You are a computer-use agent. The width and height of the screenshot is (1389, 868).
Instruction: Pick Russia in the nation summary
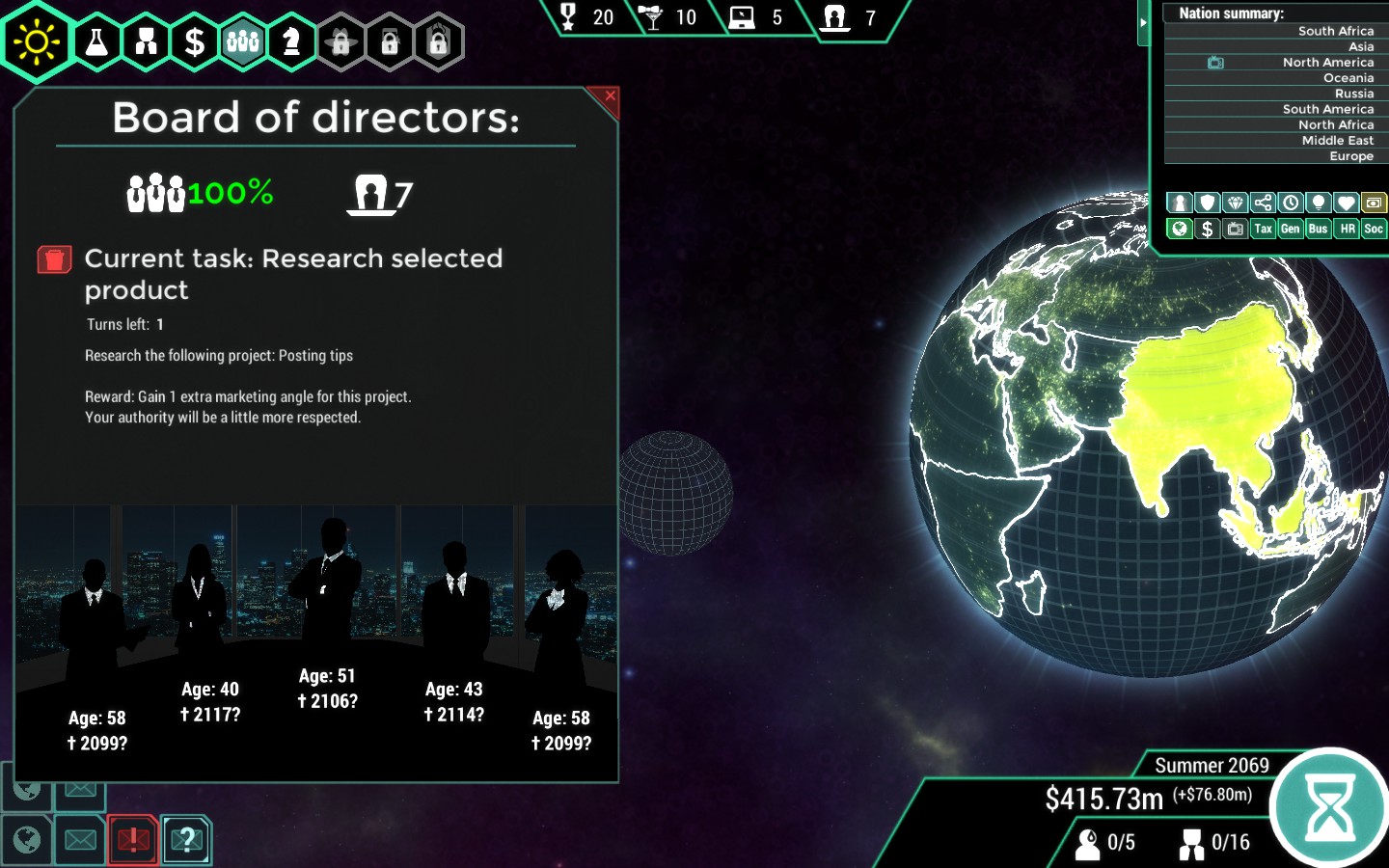1353,94
